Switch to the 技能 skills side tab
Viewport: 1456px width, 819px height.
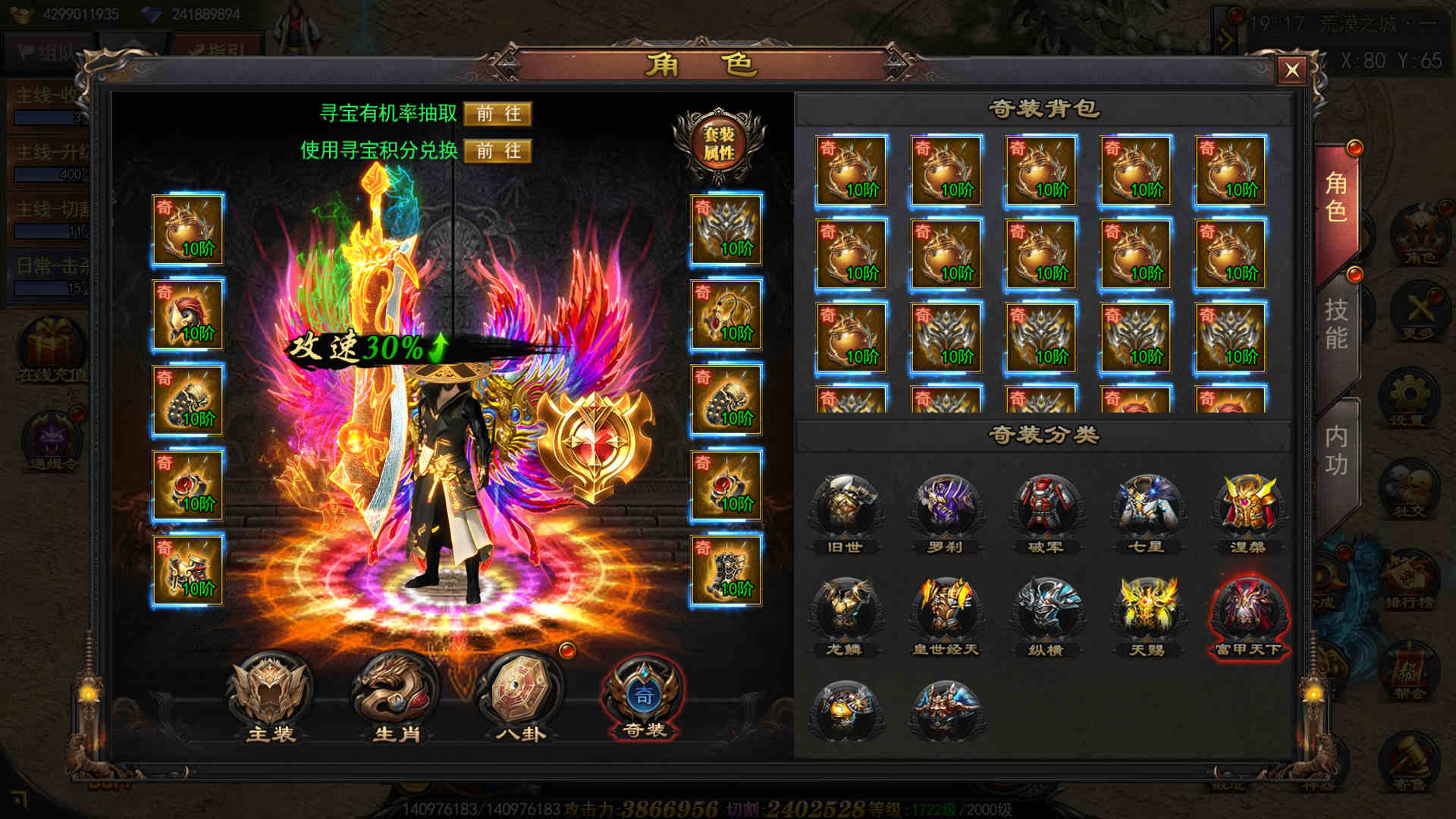click(x=1335, y=323)
